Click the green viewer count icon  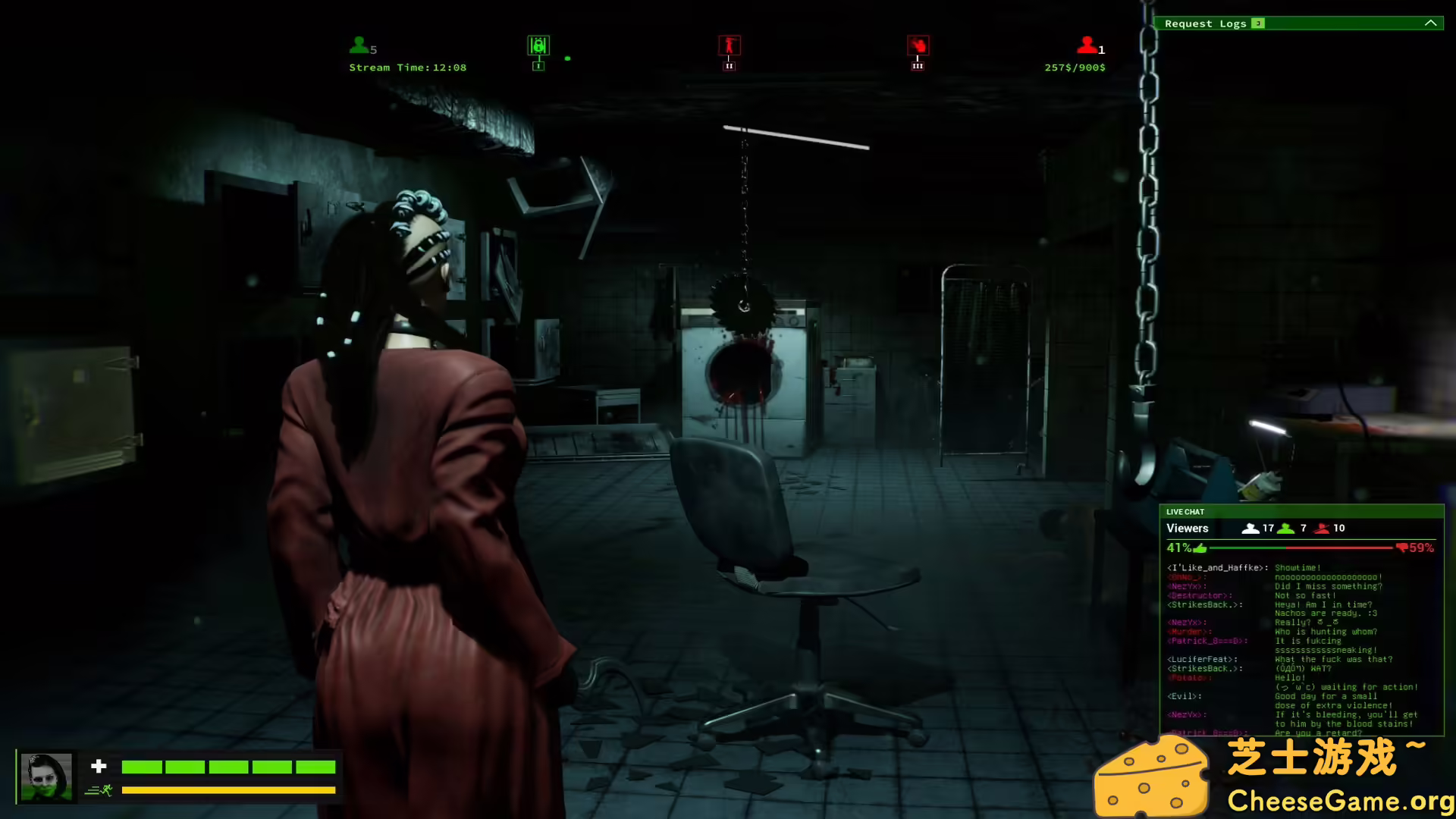(x=358, y=45)
